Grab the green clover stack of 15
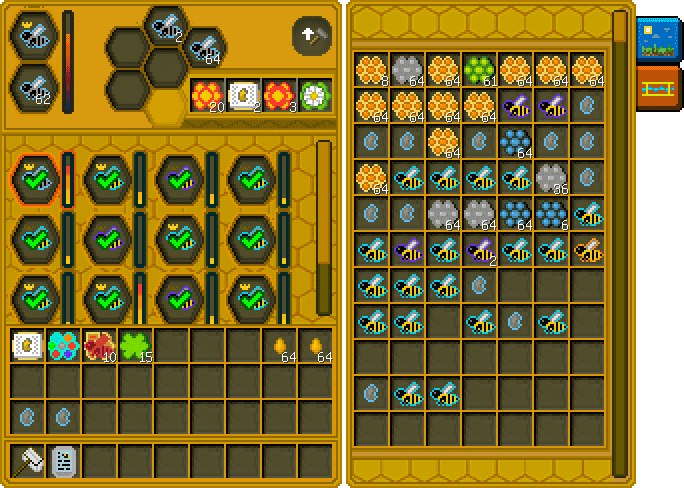684x488 pixels. click(x=135, y=346)
